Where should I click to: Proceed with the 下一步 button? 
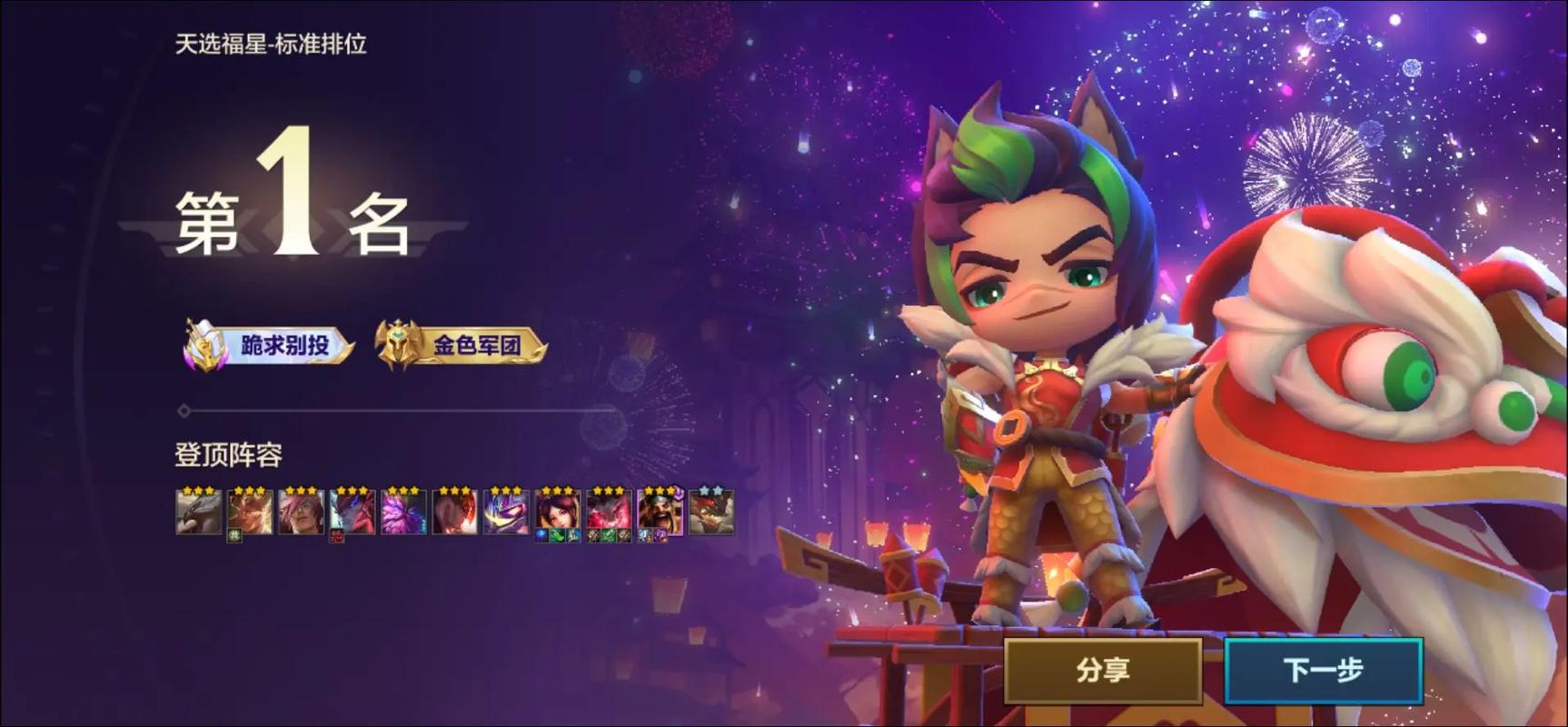[x=1323, y=671]
